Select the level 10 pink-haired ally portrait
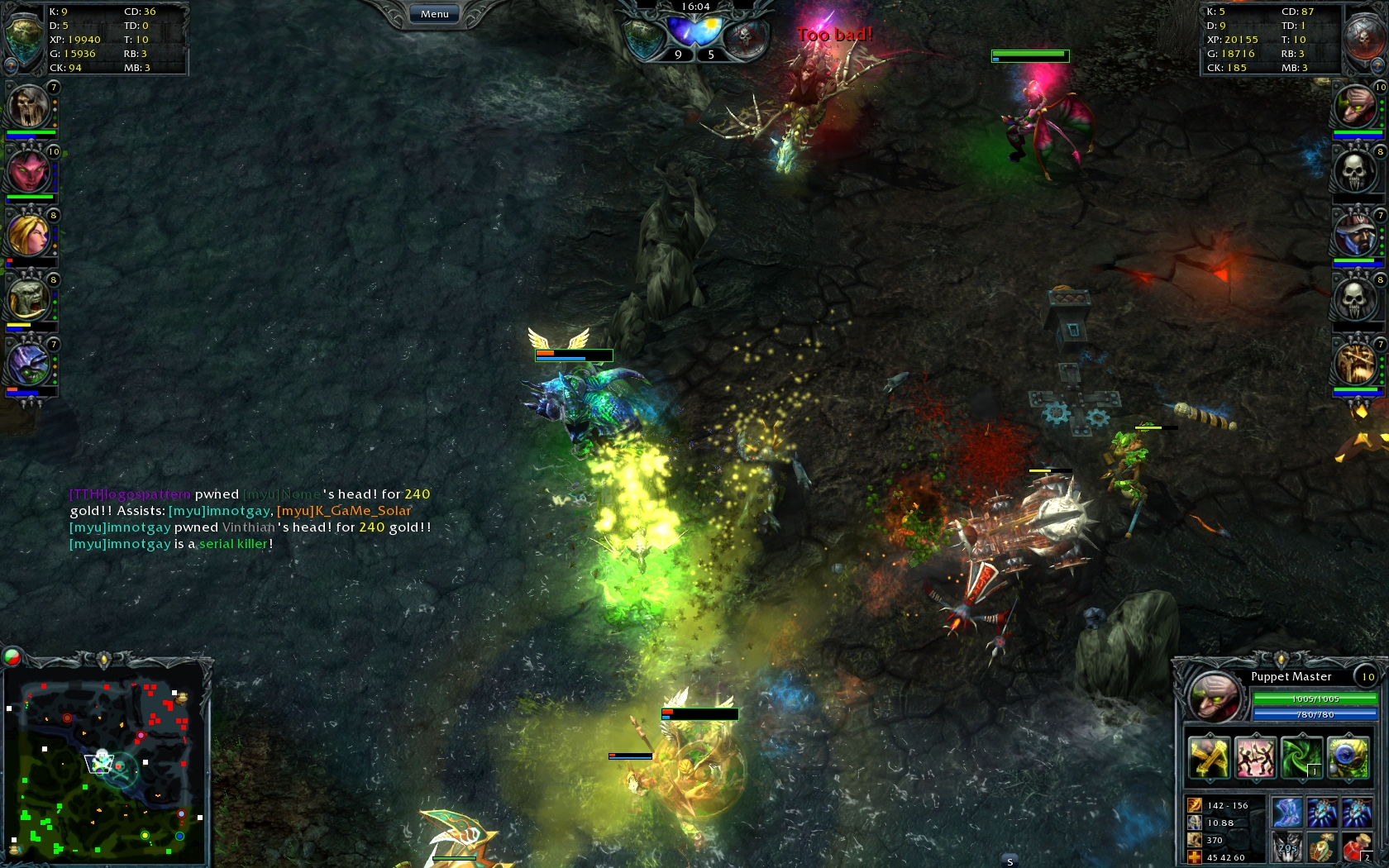The image size is (1389, 868). tap(30, 170)
